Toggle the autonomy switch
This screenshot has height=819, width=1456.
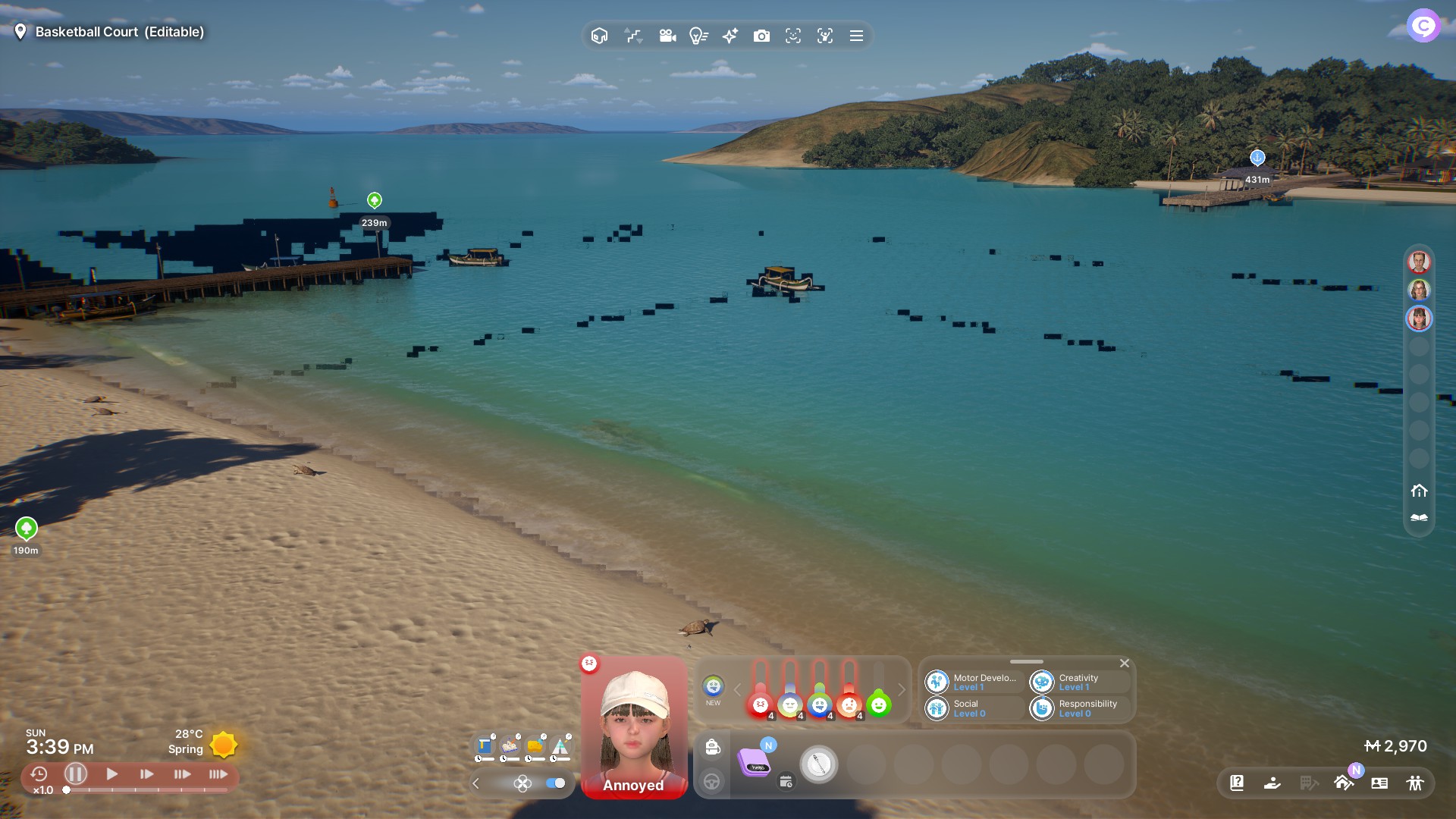[x=556, y=783]
